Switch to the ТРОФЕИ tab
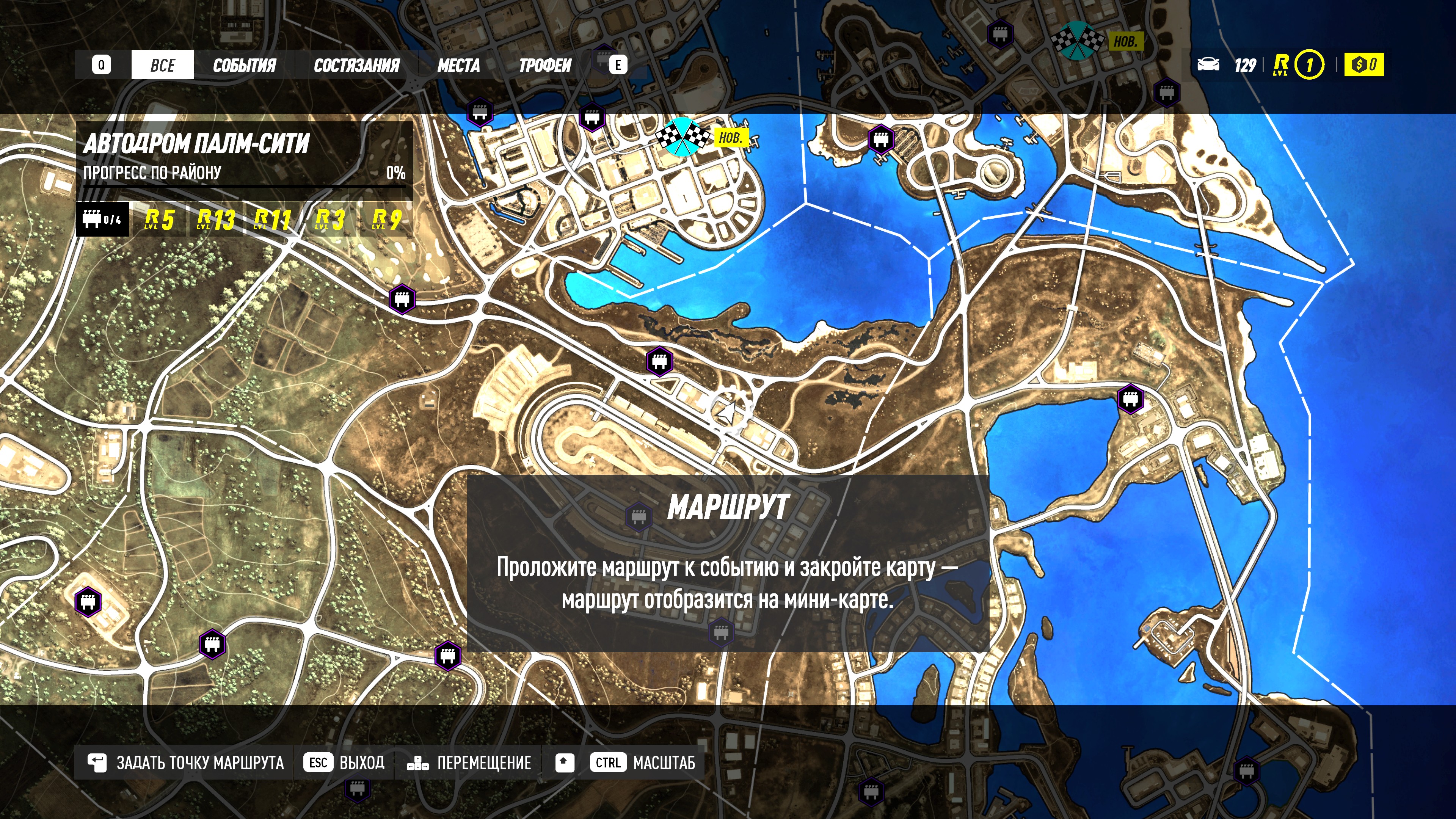Image resolution: width=1456 pixels, height=819 pixels. [545, 65]
